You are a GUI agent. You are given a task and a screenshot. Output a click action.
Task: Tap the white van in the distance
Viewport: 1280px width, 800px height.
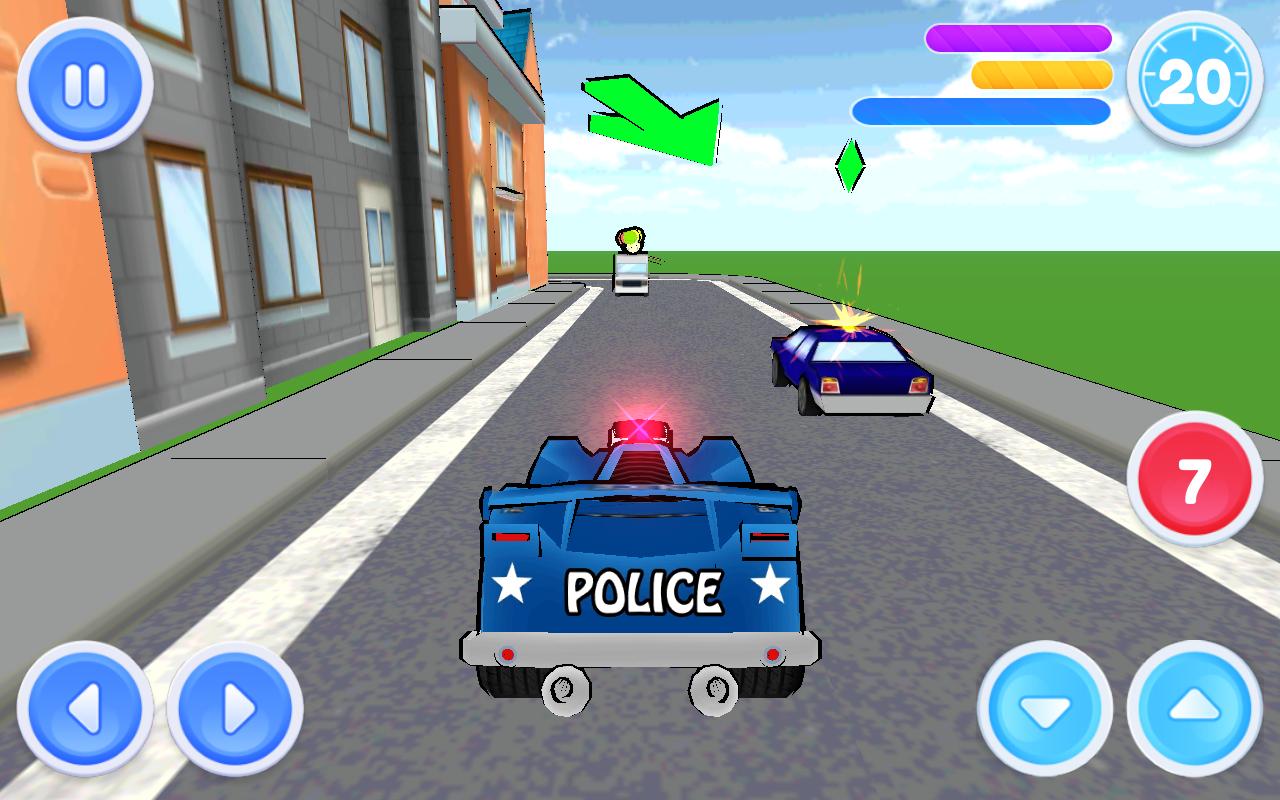coord(630,275)
